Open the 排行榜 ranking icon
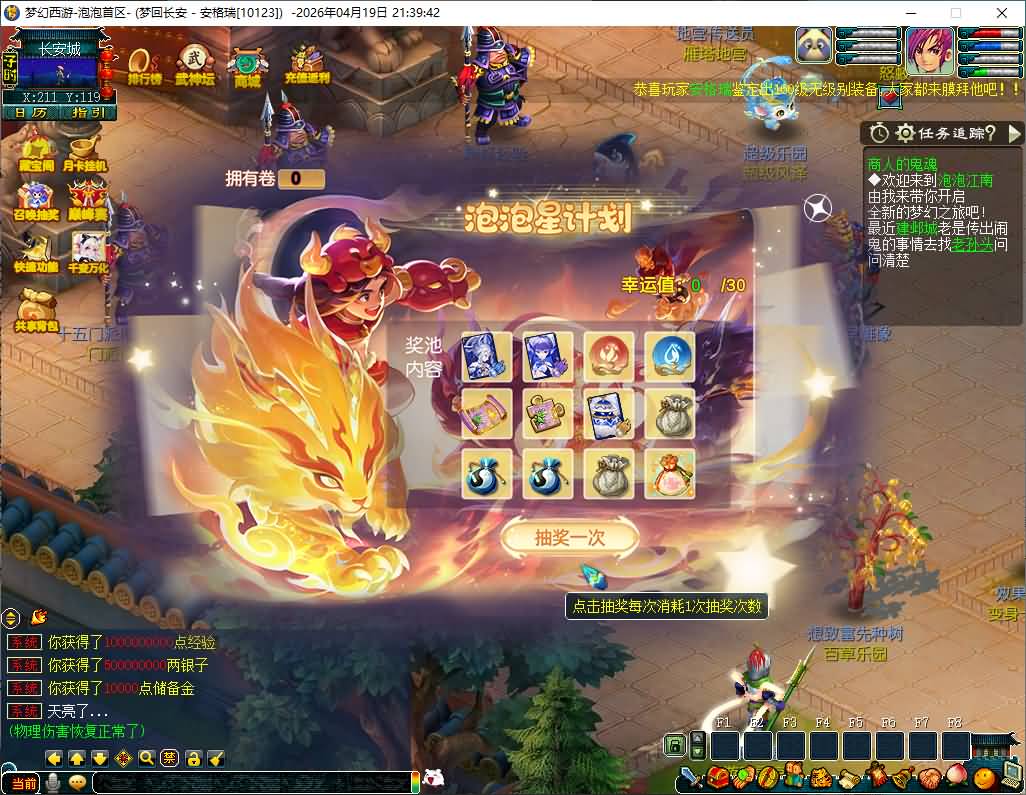Screen dimensions: 1026x795 point(144,63)
